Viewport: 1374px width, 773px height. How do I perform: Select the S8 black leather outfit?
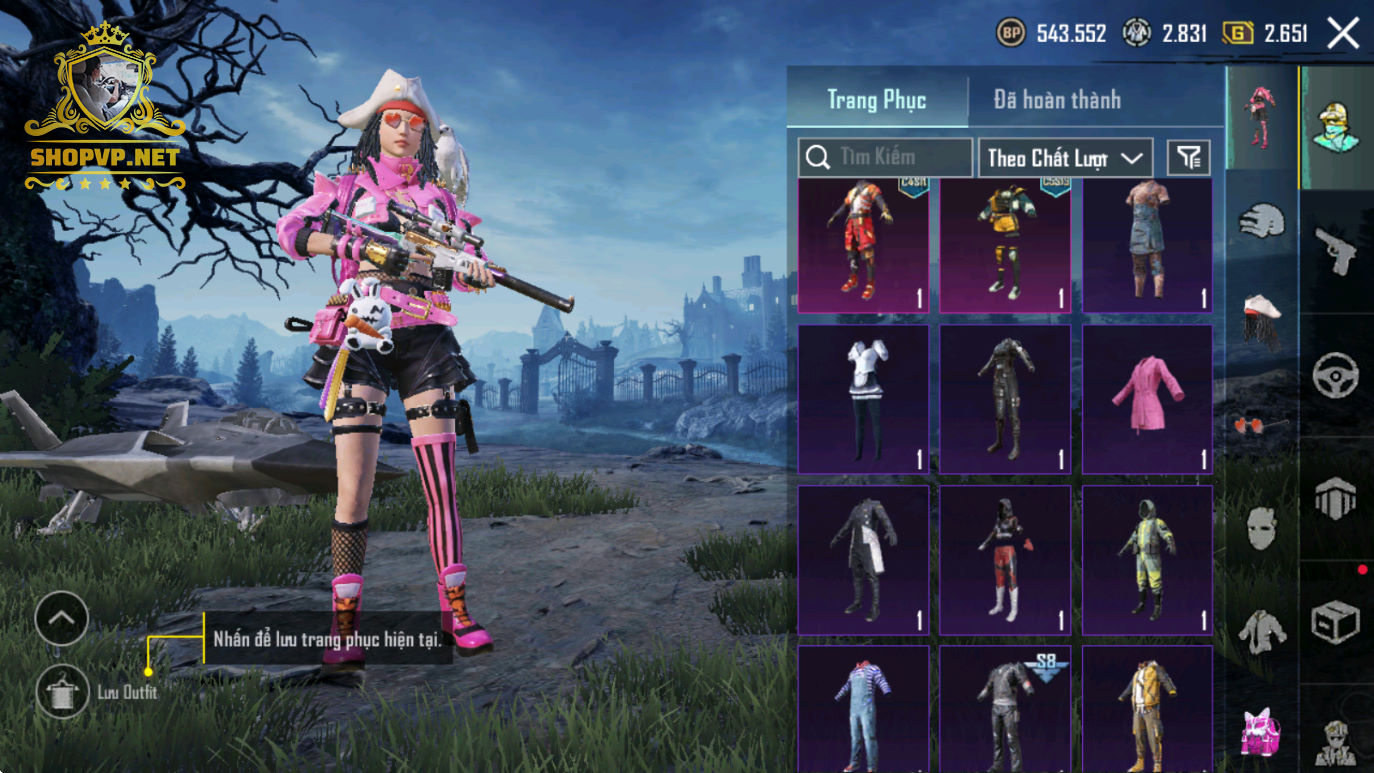(x=1005, y=708)
